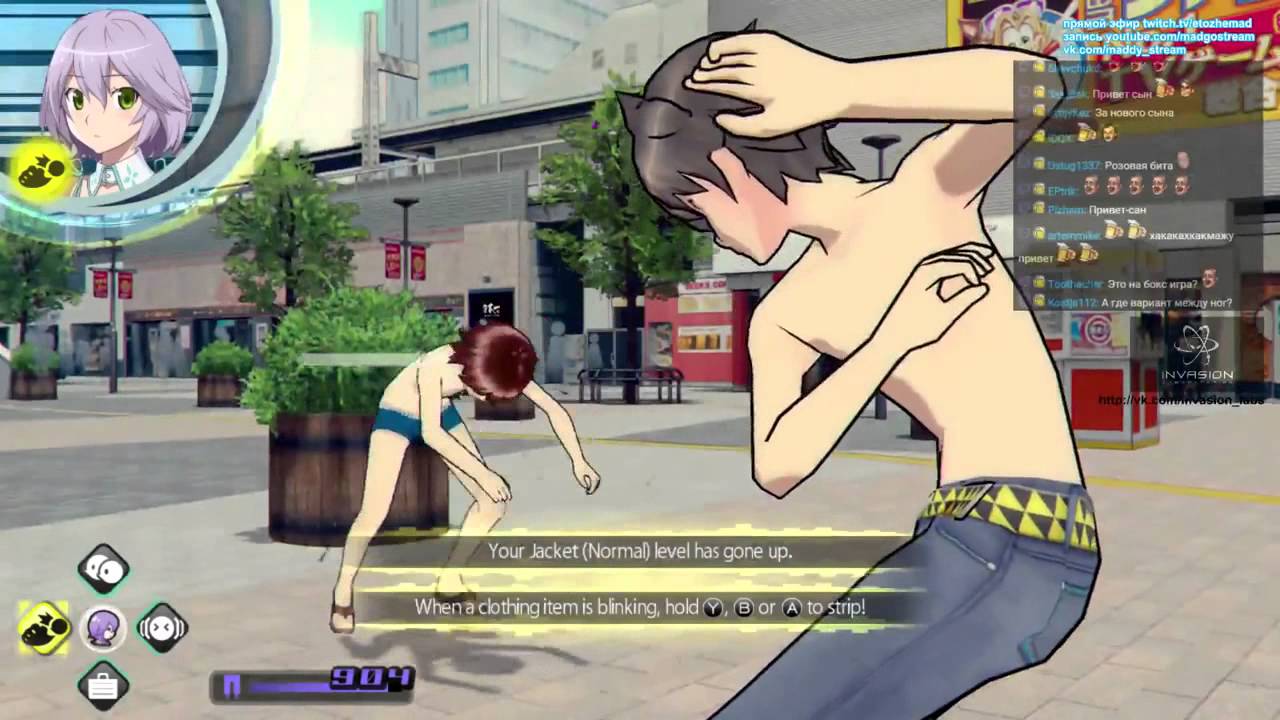The width and height of the screenshot is (1280, 720).
Task: Choose the yellow highlighted punch command
Action: coord(44,628)
